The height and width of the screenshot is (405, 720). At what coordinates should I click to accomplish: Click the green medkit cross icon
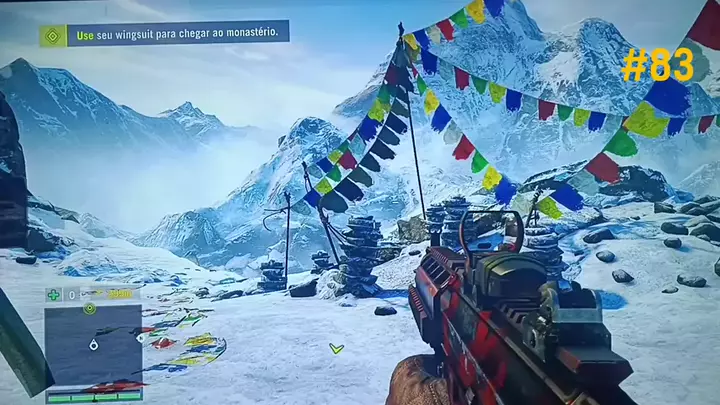(x=53, y=294)
